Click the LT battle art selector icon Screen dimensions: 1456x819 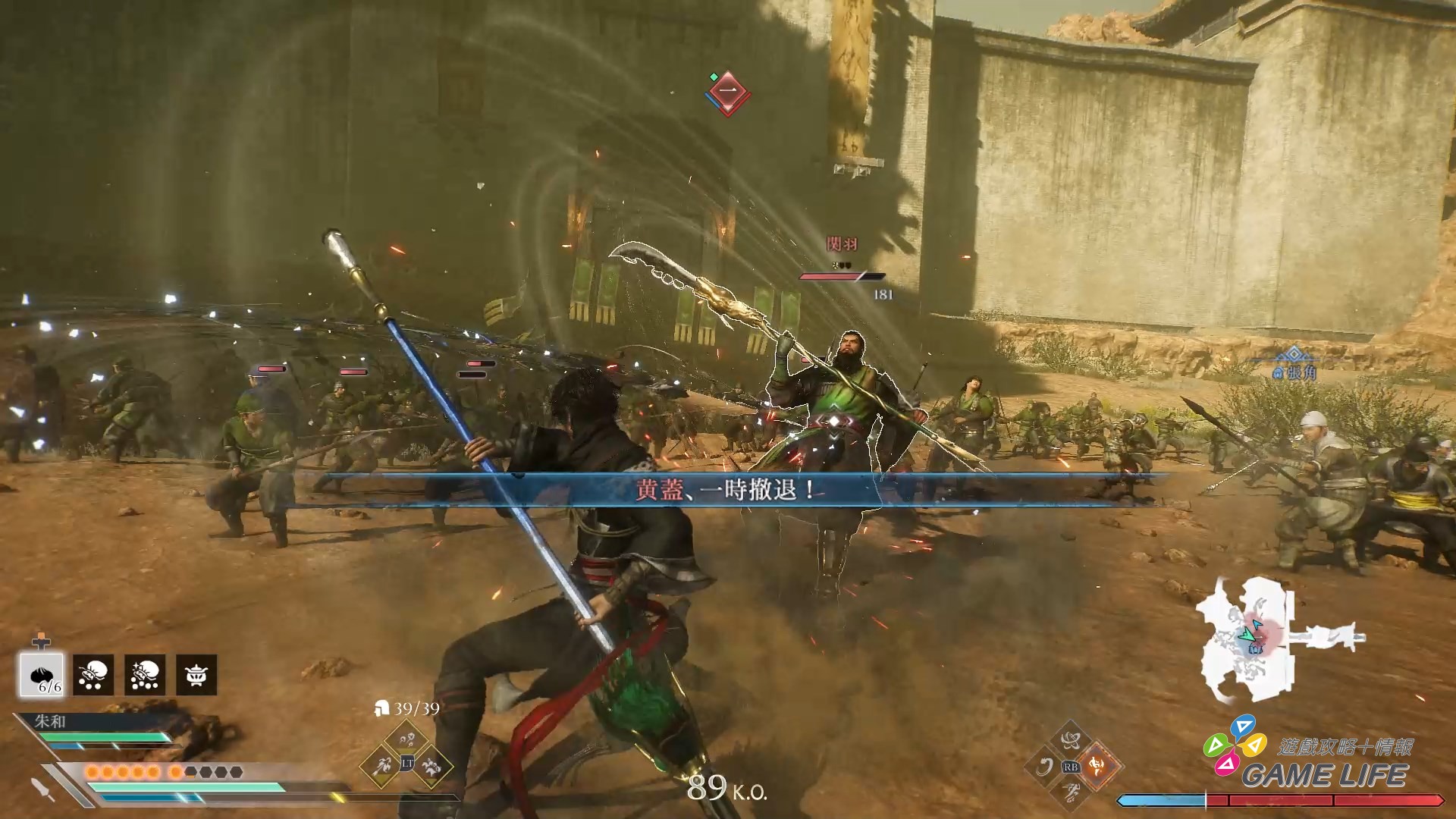(407, 764)
